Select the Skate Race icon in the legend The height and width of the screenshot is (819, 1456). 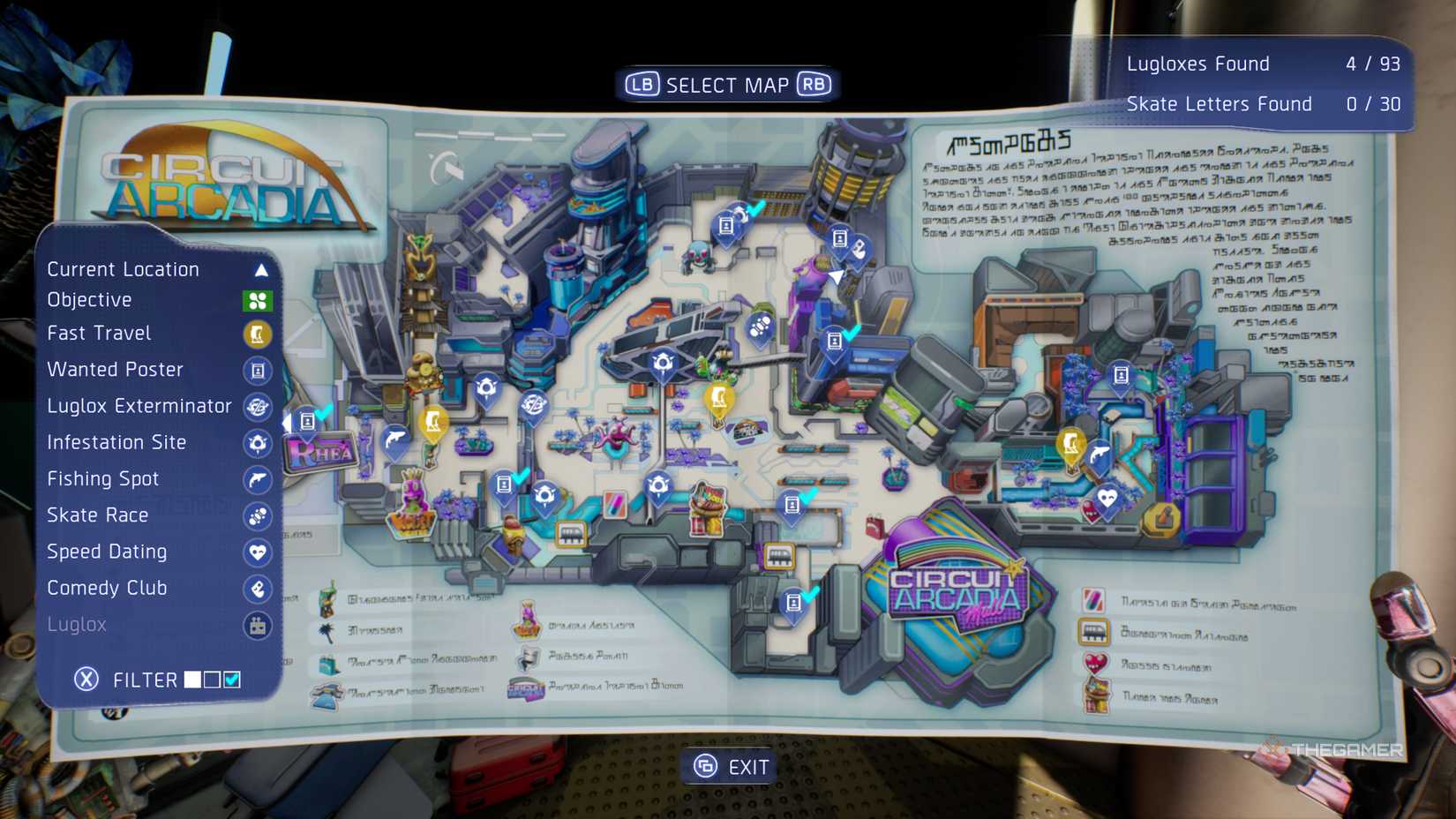click(x=257, y=515)
